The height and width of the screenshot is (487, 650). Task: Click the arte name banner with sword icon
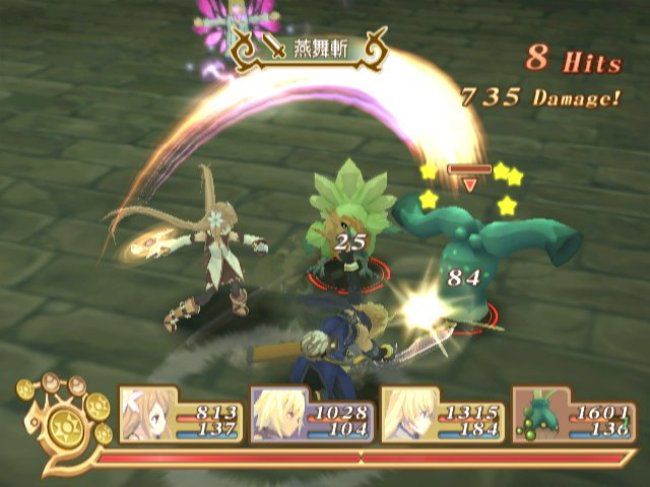tap(308, 50)
